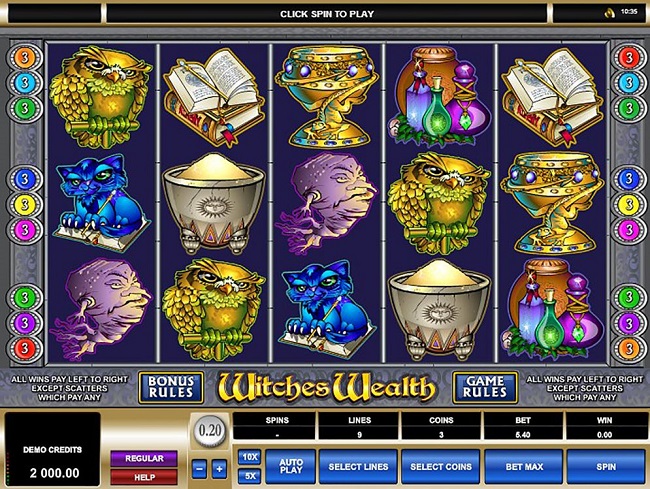This screenshot has height=489, width=650.
Task: Decrease coin size with minus button
Action: 198,468
